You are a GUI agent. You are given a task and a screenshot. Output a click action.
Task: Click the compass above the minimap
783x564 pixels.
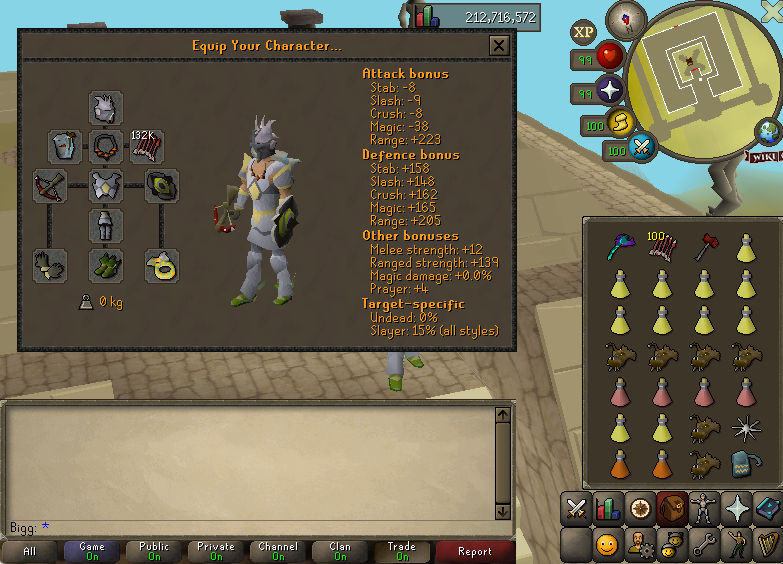click(x=627, y=19)
